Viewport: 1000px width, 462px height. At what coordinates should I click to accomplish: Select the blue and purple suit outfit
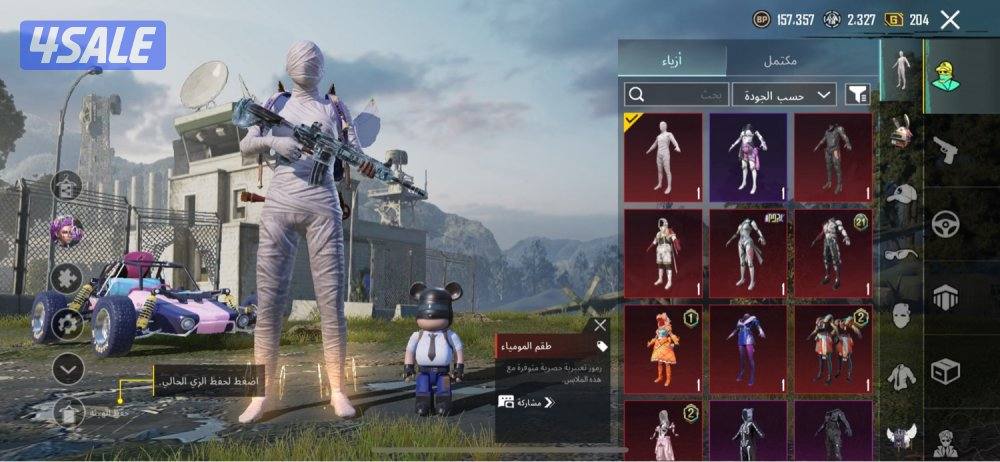pos(747,349)
